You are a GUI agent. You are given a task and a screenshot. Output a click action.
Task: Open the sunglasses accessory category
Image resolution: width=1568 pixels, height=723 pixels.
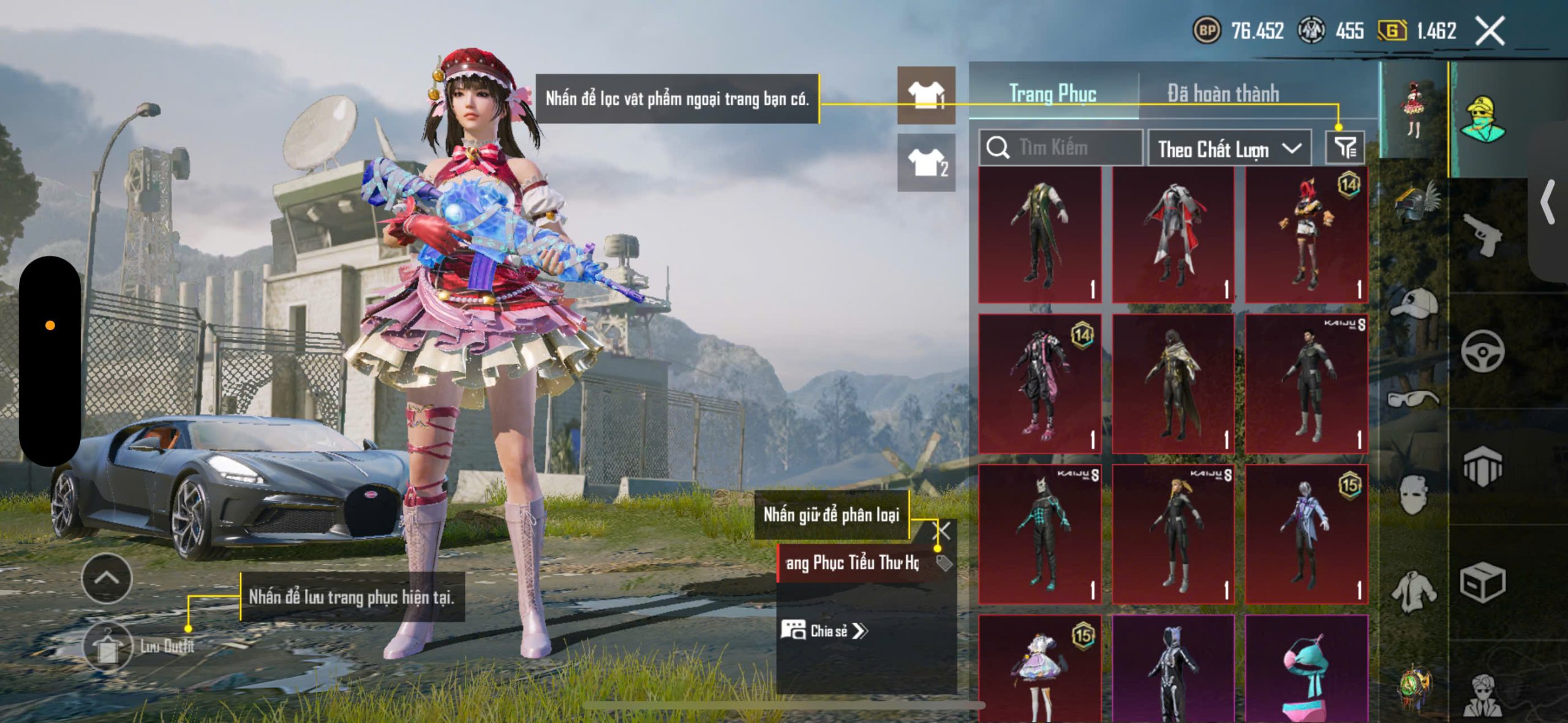(x=1412, y=399)
